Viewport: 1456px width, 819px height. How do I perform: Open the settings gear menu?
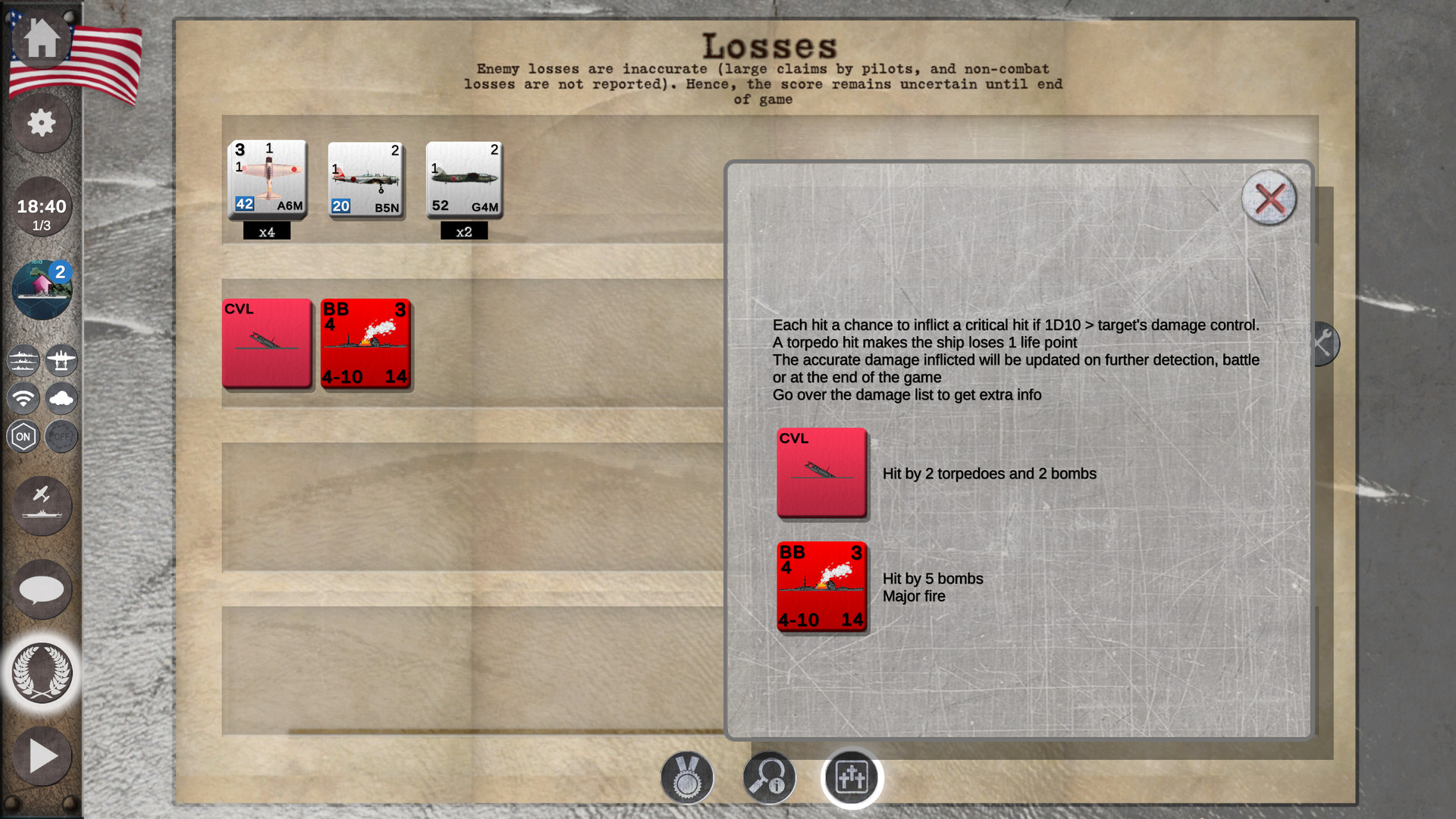coord(42,124)
